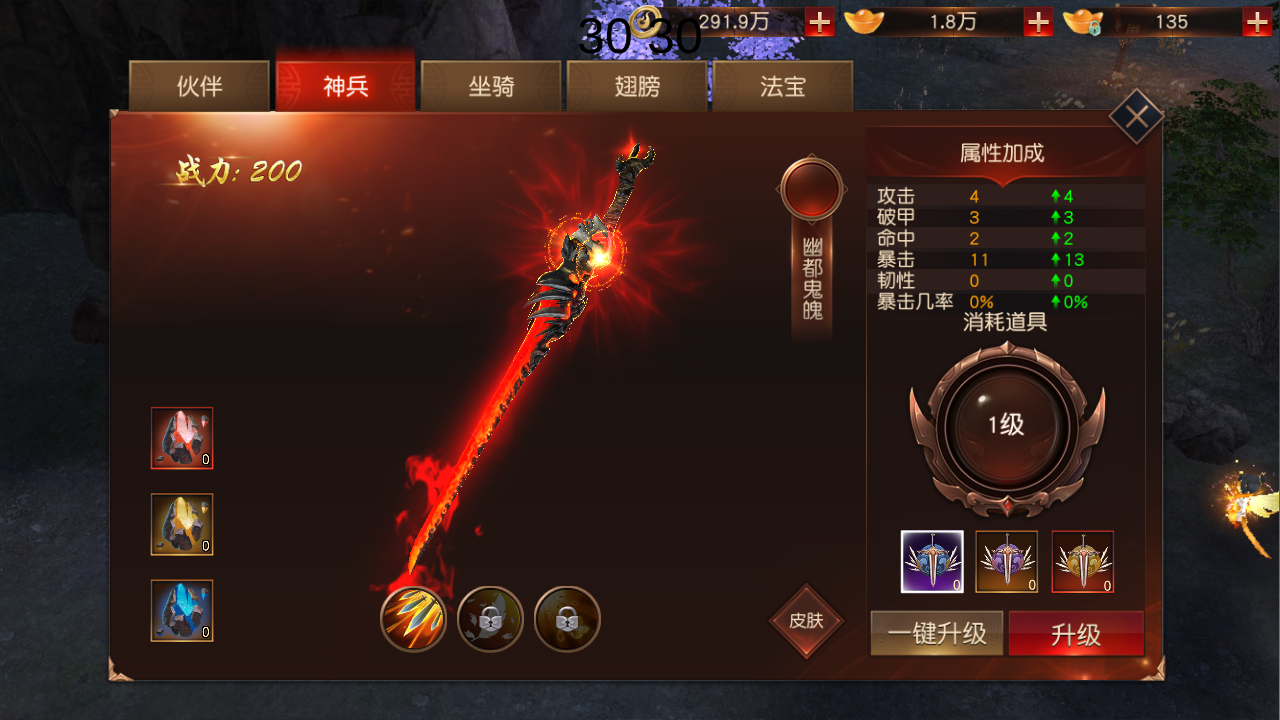Select the blue crystal ore slot
The width and height of the screenshot is (1280, 720).
coord(182,610)
